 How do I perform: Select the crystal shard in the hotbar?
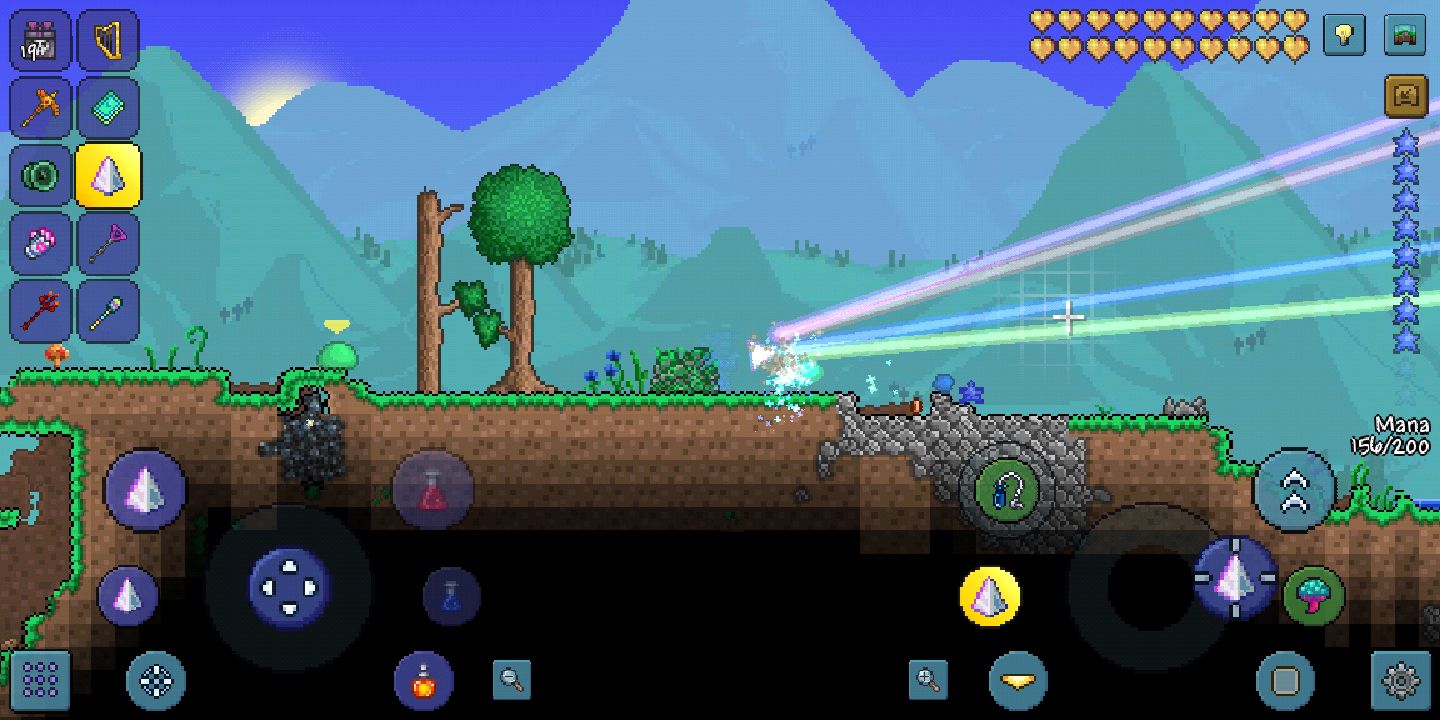click(x=110, y=175)
